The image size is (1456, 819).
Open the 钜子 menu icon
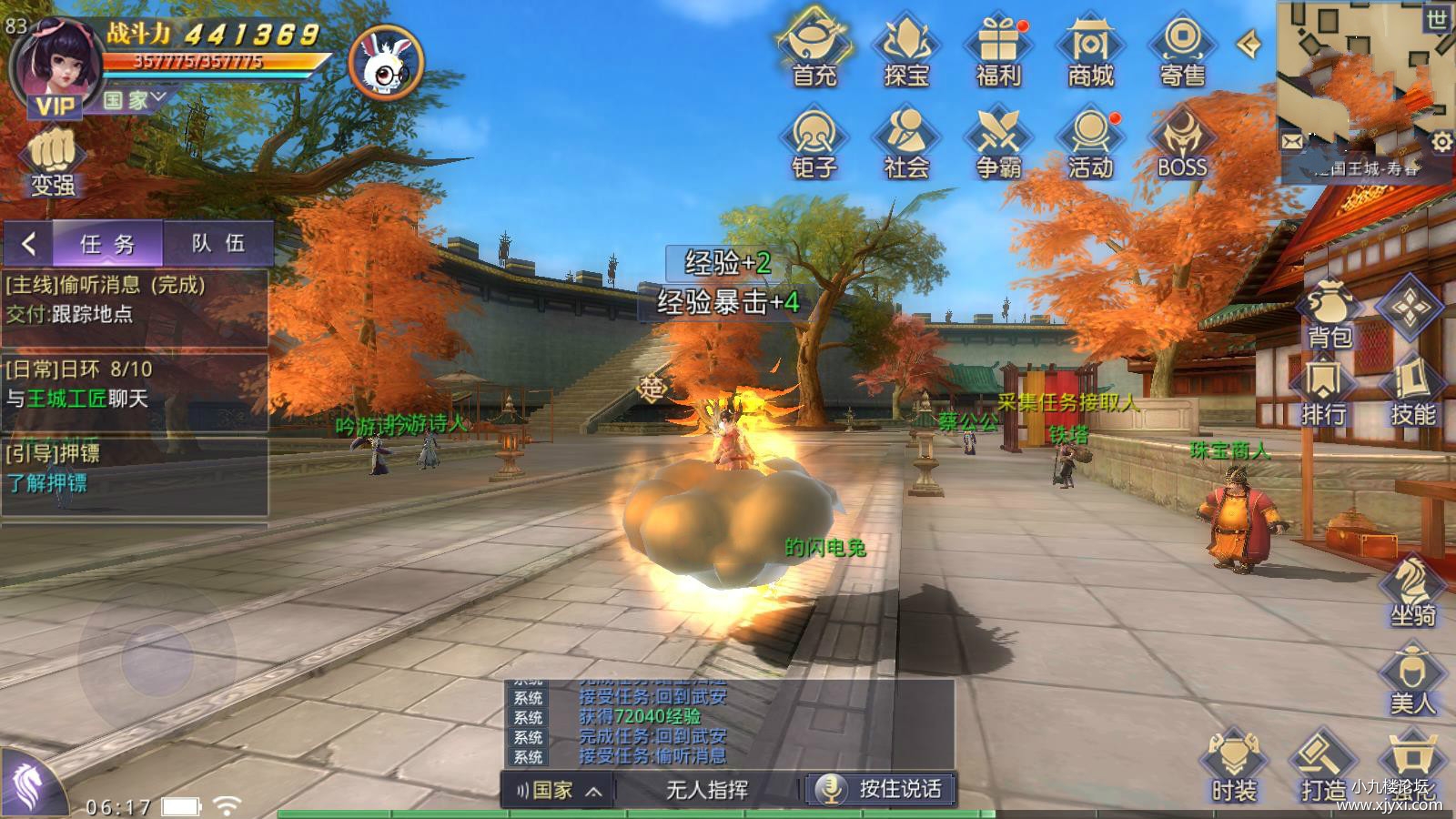click(x=814, y=142)
